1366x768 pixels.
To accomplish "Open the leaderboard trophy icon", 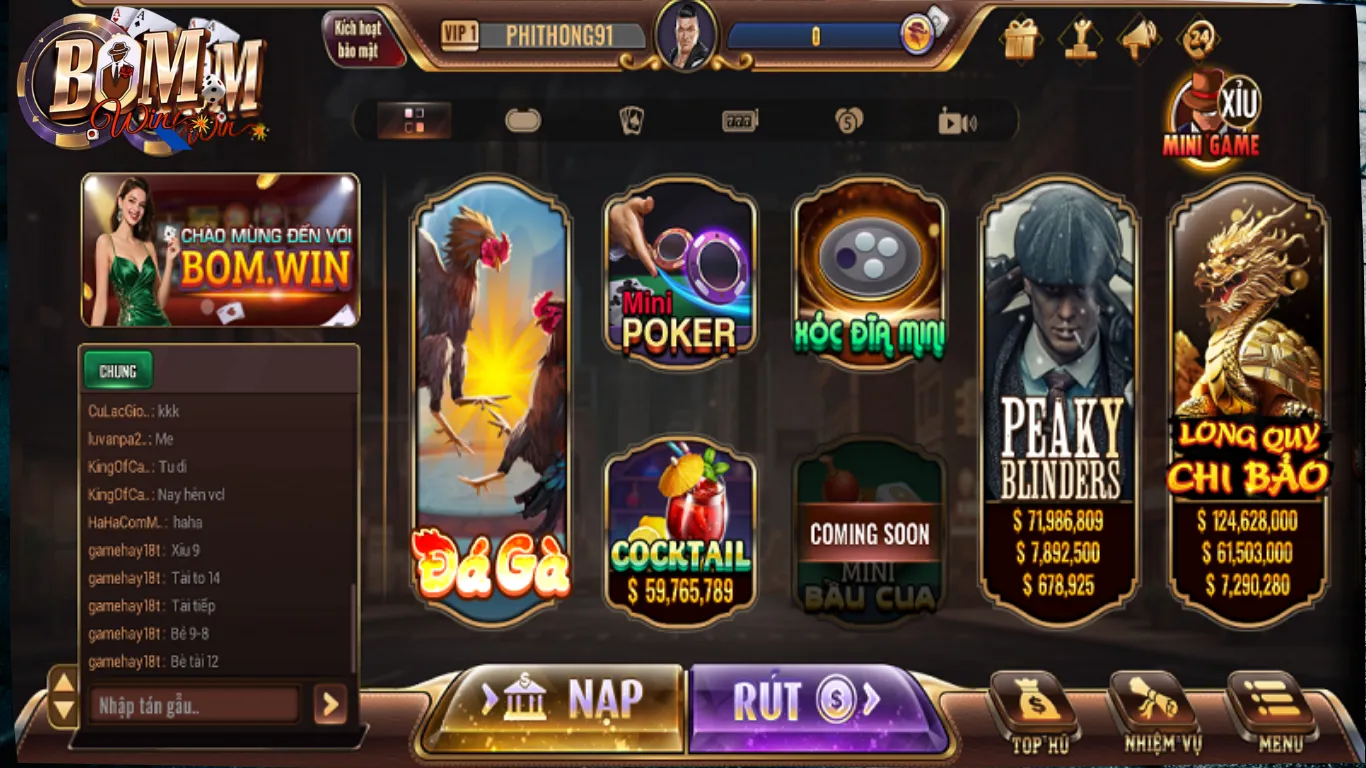I will click(x=1078, y=36).
